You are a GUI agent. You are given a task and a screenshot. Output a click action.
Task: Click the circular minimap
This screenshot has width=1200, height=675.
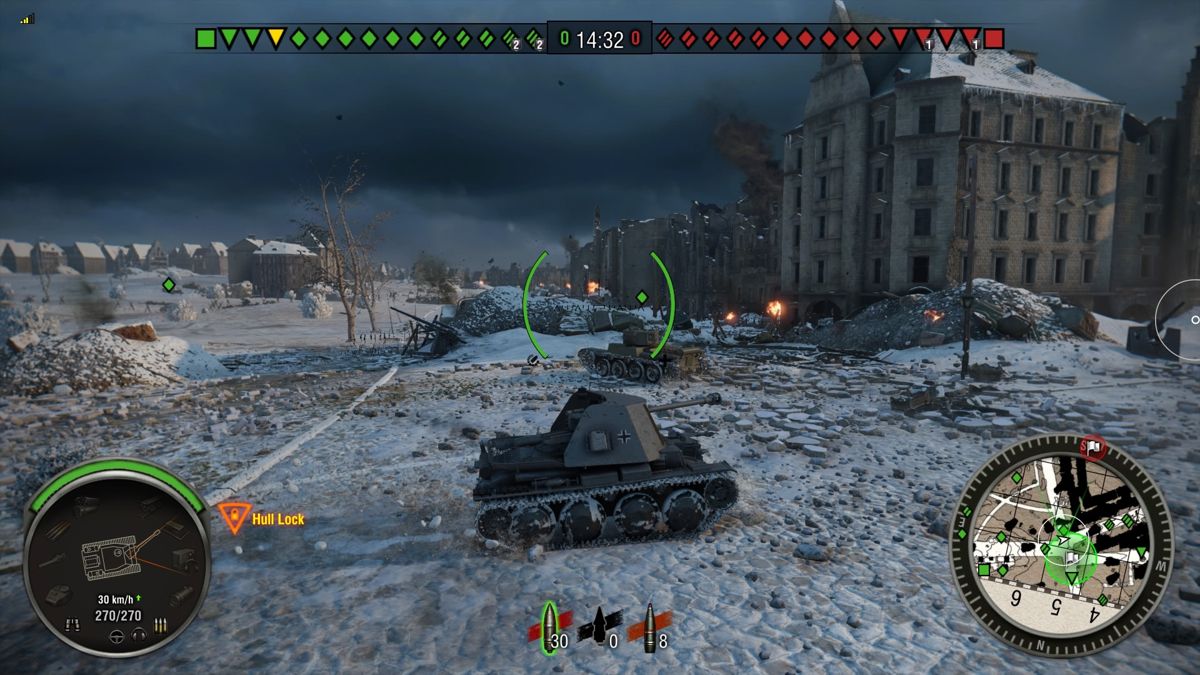click(1060, 543)
